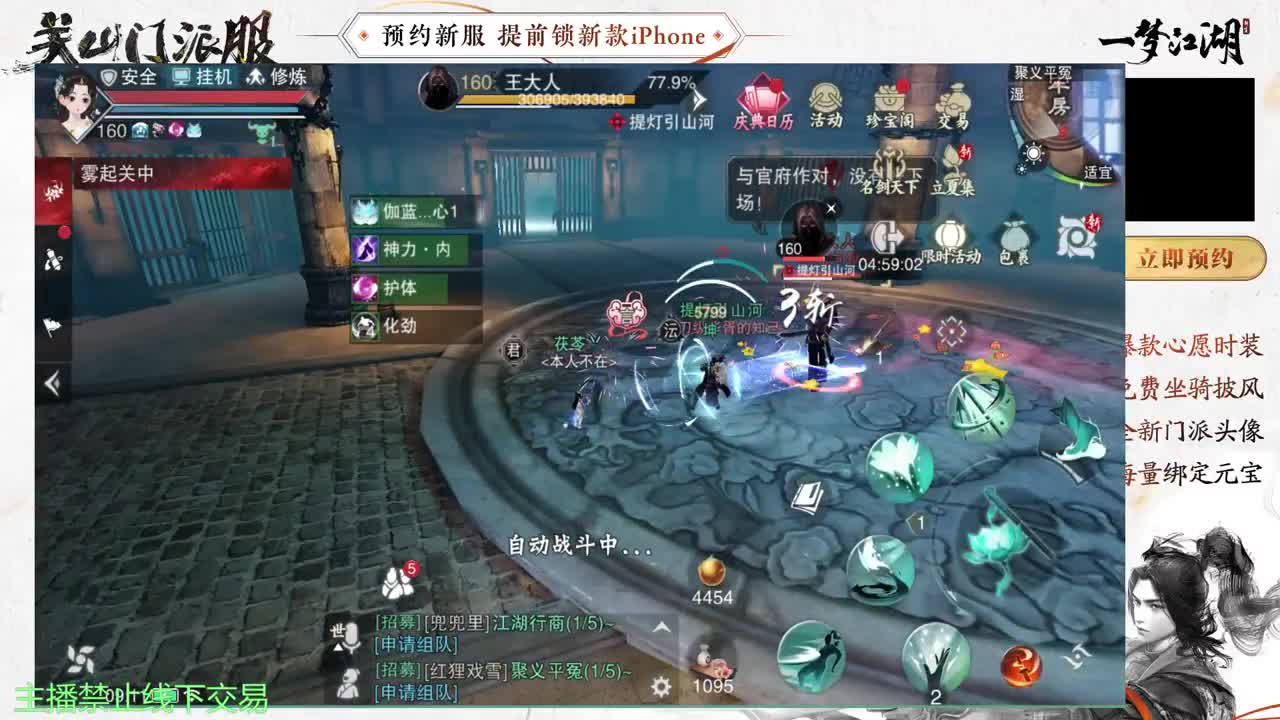Click the 申请组队 apply-to-team link
Screen dimensions: 1280x720
tap(415, 645)
